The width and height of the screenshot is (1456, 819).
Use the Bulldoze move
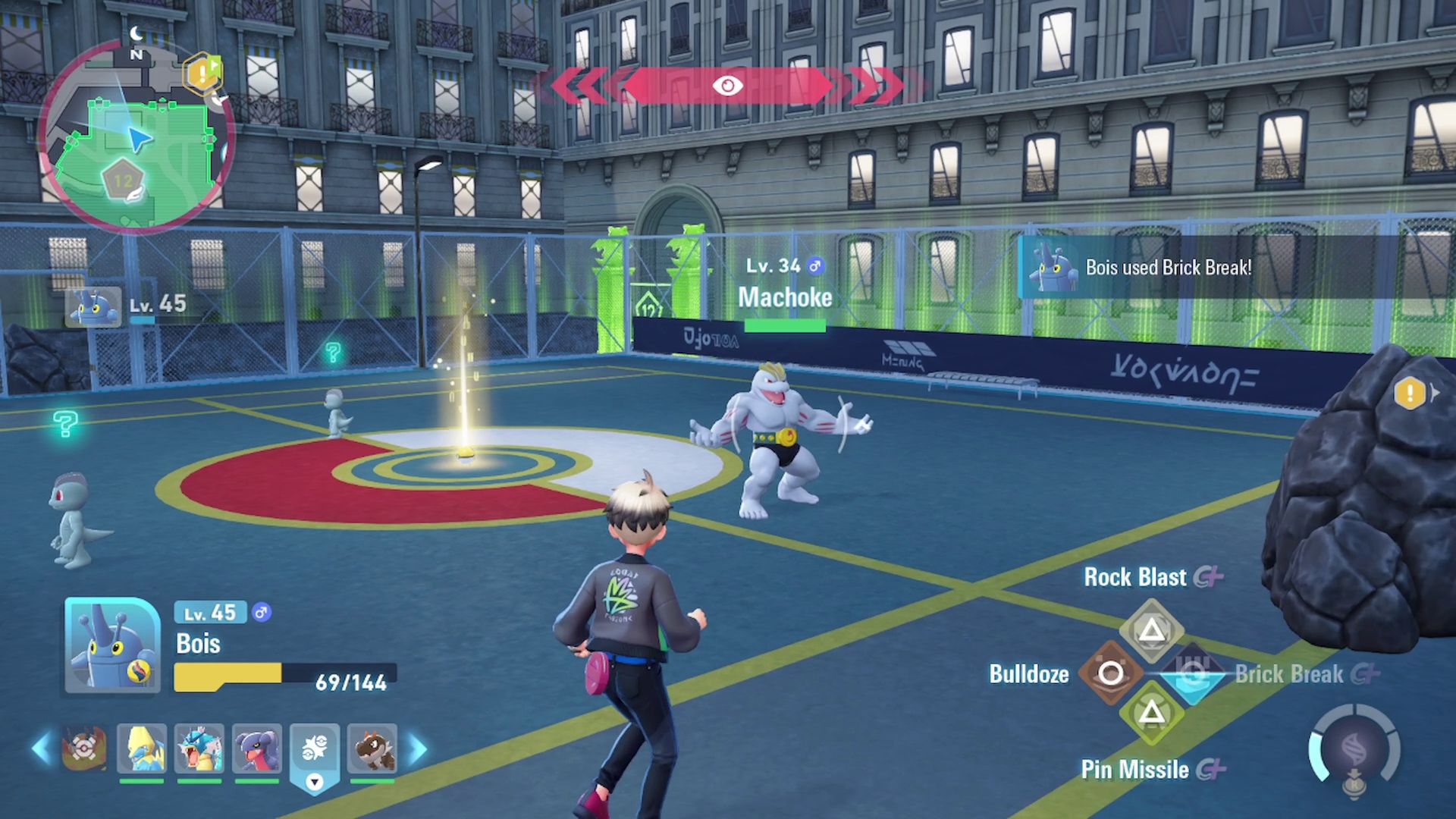coord(1110,673)
